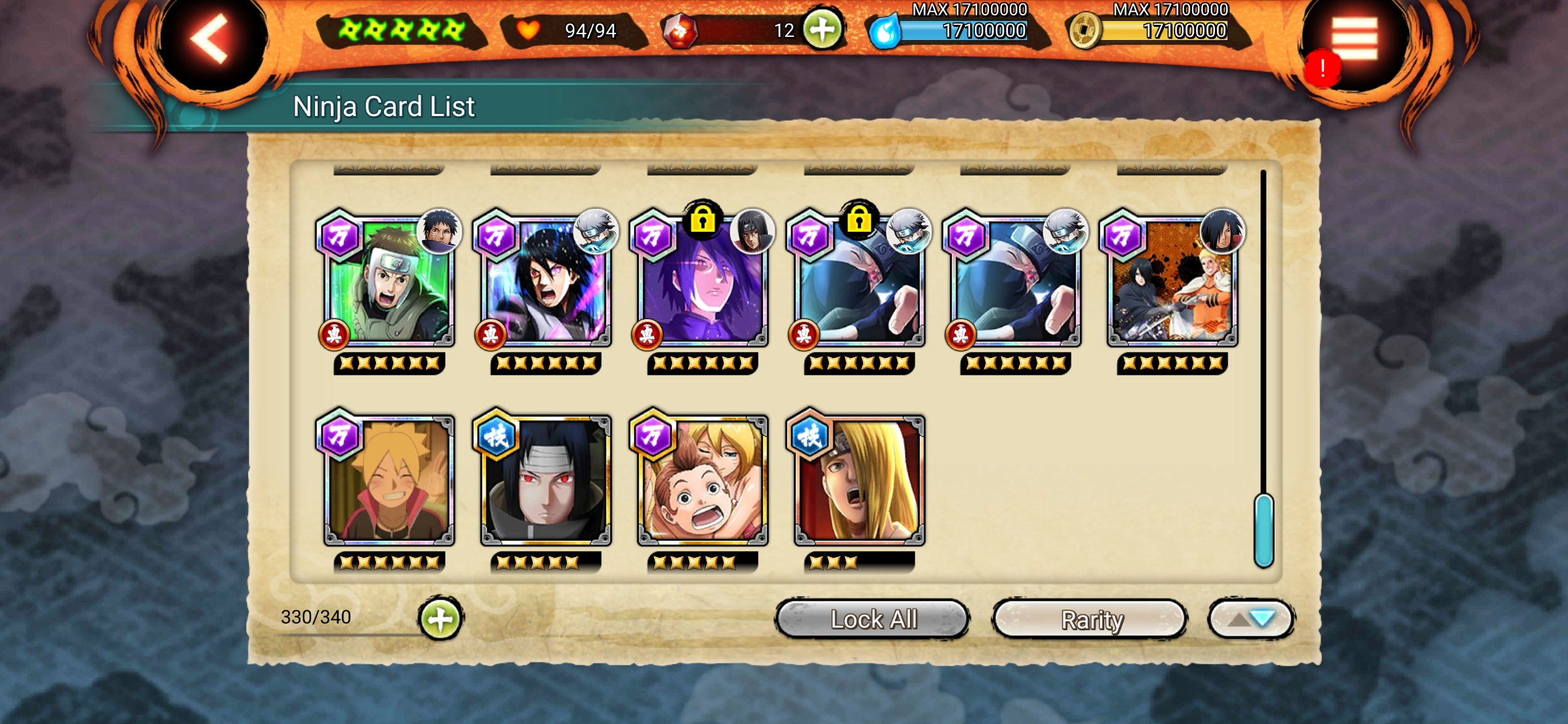Add ninja pearls with the plus button
This screenshot has height=724, width=1568.
[x=822, y=29]
